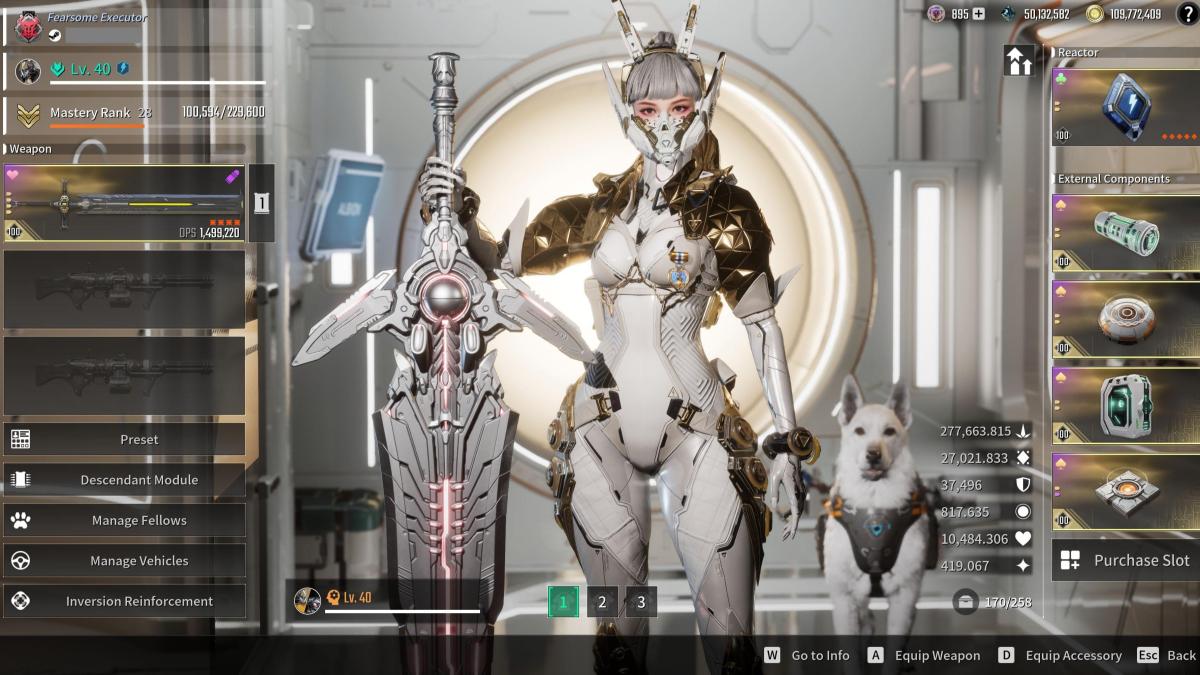Switch to loadout preset 2
The image size is (1200, 675).
(x=602, y=602)
